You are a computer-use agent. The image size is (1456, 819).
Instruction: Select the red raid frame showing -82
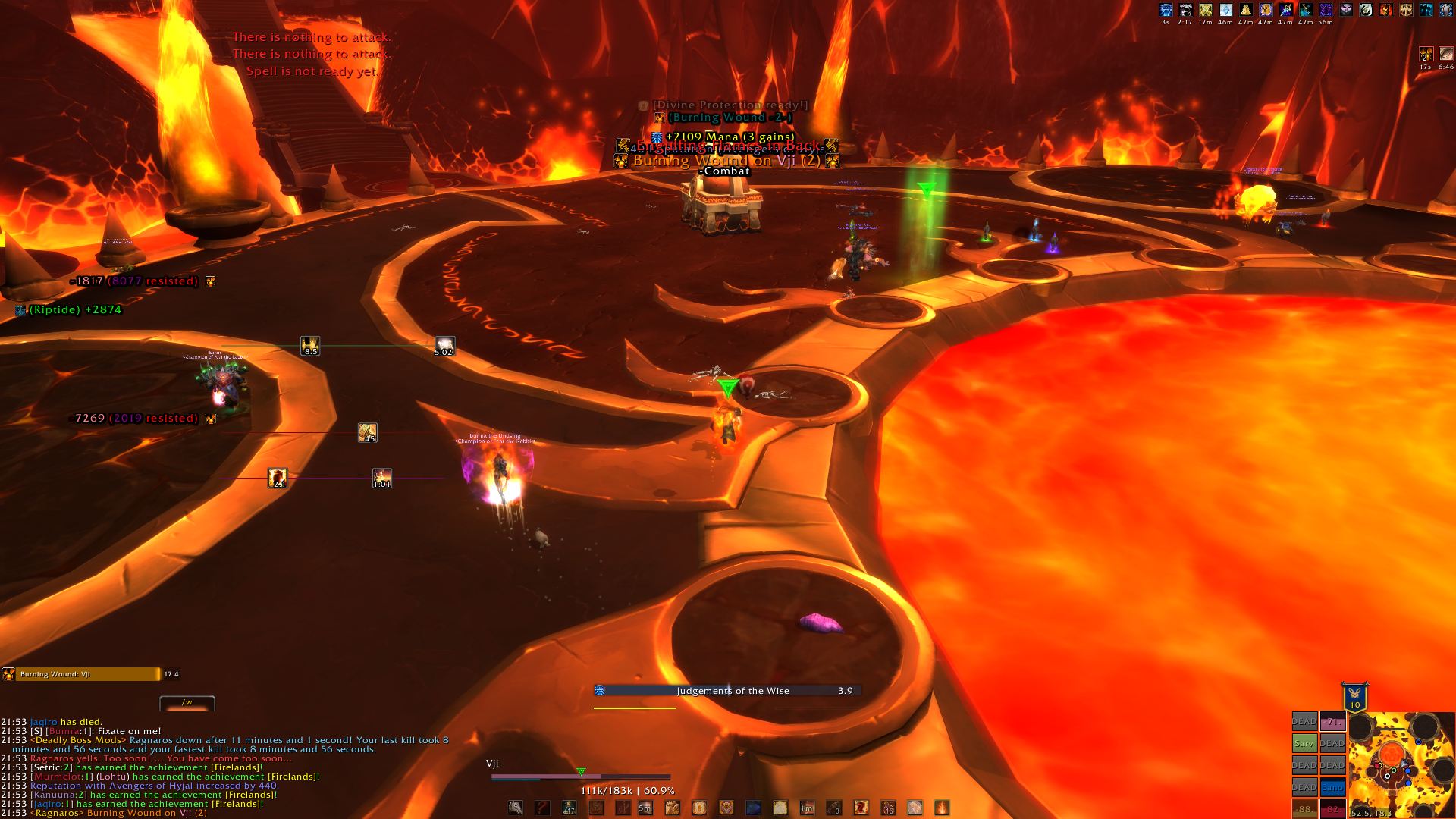click(x=1332, y=809)
